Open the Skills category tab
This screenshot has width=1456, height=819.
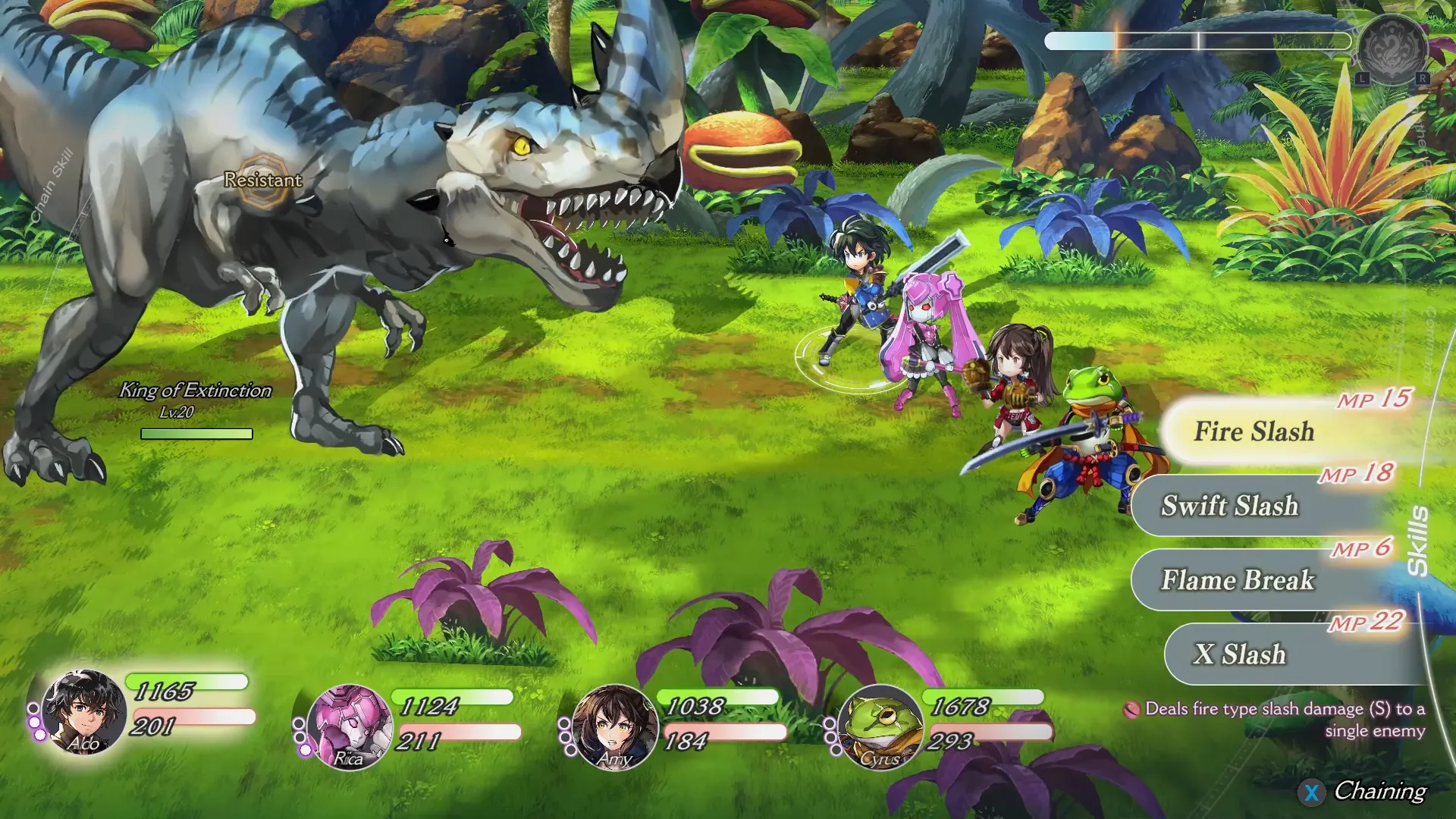coord(1417,541)
